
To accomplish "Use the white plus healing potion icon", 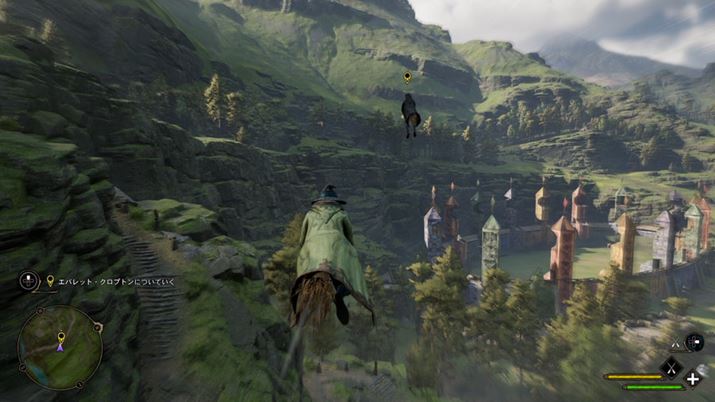I will click(693, 379).
